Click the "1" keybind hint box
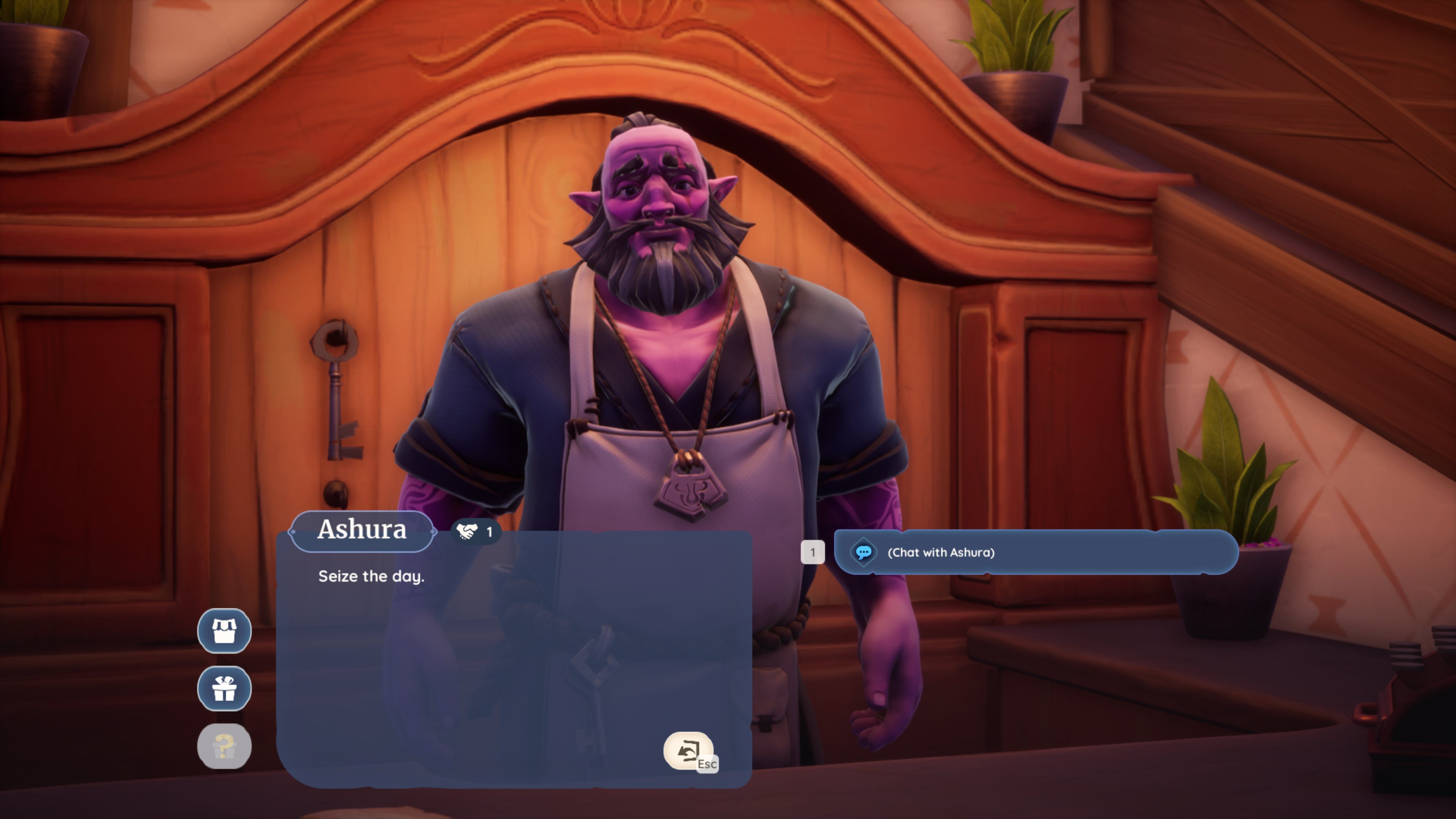Image resolution: width=1456 pixels, height=819 pixels. pyautogui.click(x=813, y=552)
